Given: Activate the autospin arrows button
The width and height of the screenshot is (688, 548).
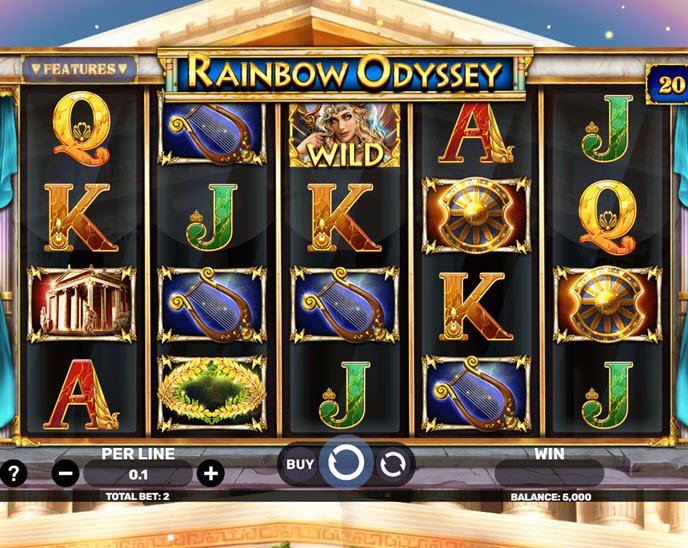Looking at the screenshot, I should point(393,464).
